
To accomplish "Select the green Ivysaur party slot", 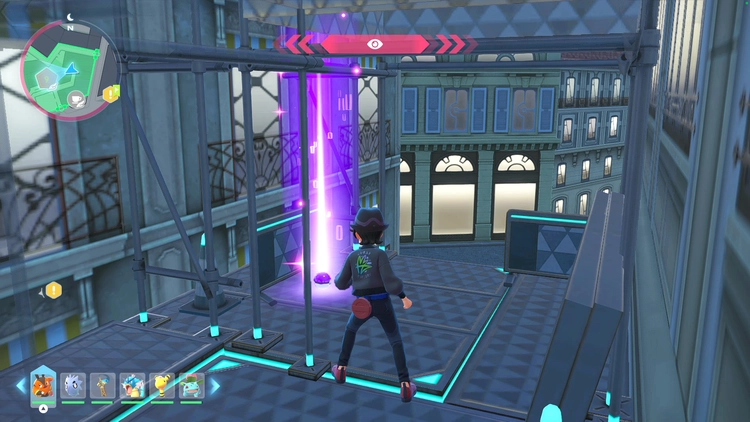I will (x=190, y=385).
